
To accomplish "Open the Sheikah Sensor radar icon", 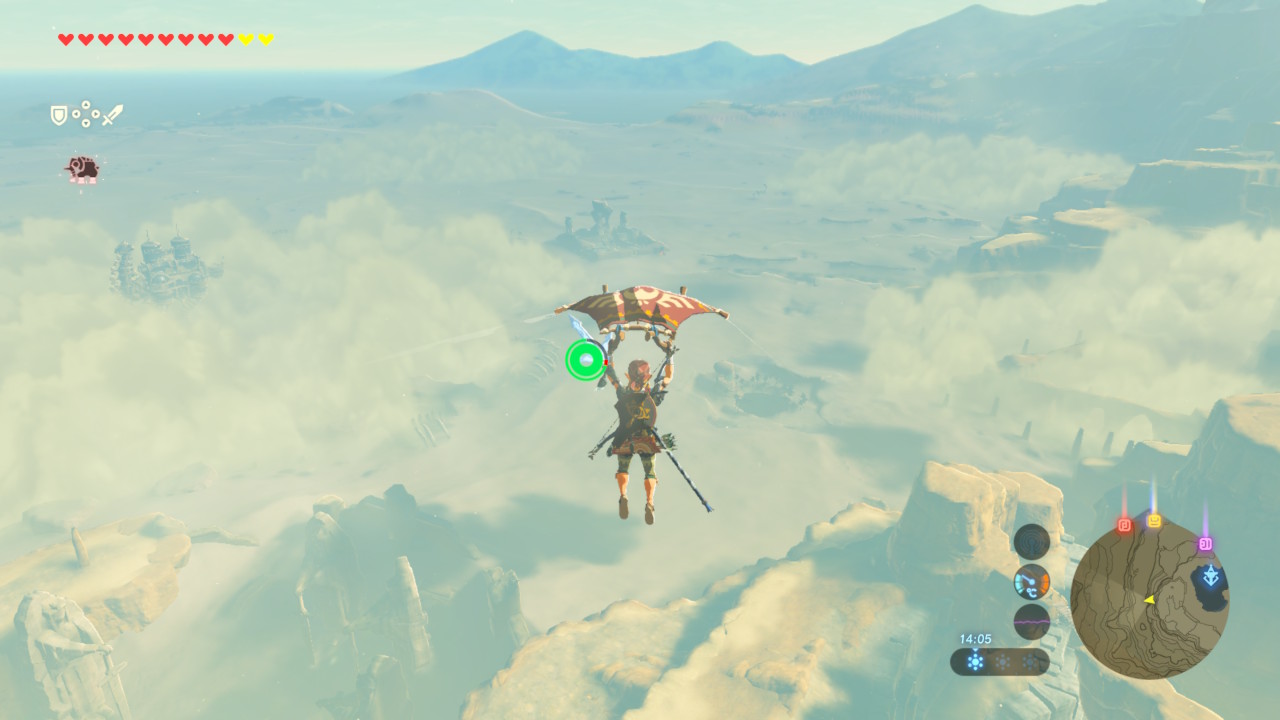I will [1031, 542].
